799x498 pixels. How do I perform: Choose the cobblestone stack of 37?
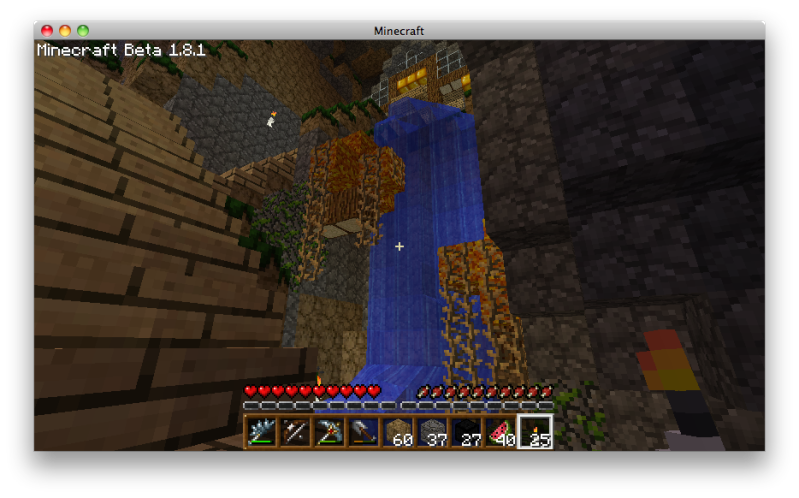click(432, 432)
